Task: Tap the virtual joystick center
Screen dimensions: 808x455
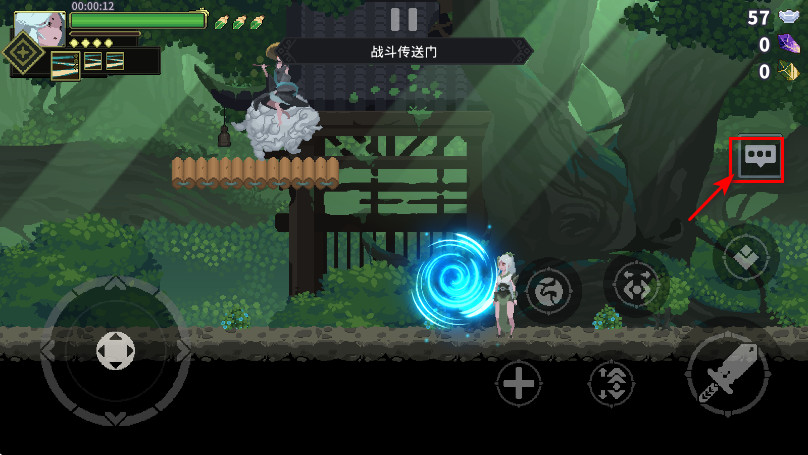Action: [x=115, y=351]
